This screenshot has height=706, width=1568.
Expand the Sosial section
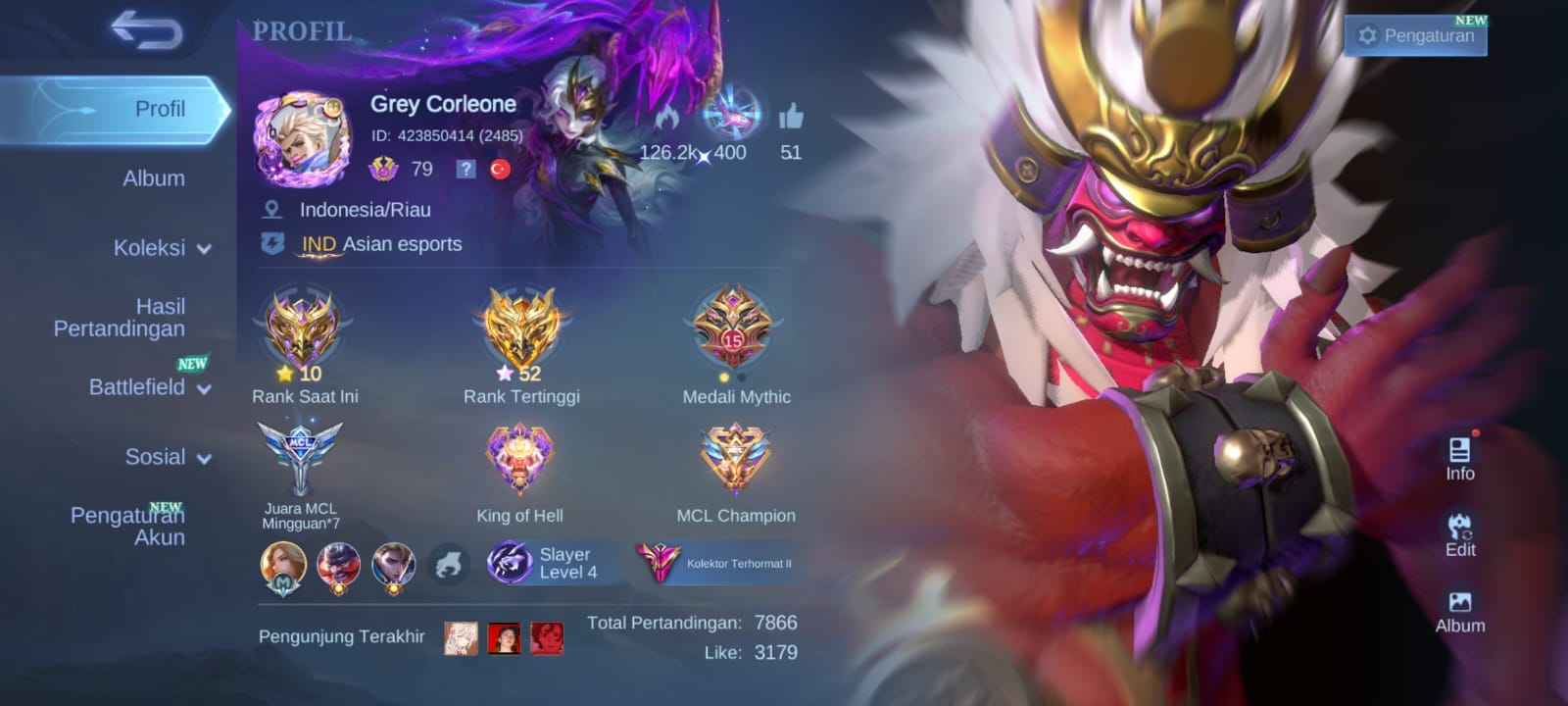(167, 457)
